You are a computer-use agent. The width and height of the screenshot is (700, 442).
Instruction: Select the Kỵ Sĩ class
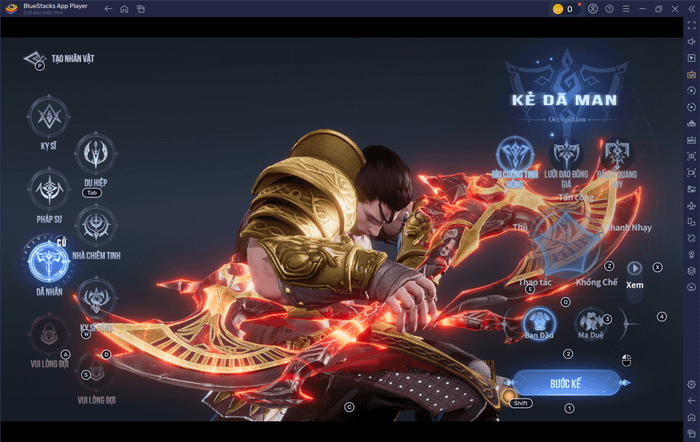tap(48, 118)
